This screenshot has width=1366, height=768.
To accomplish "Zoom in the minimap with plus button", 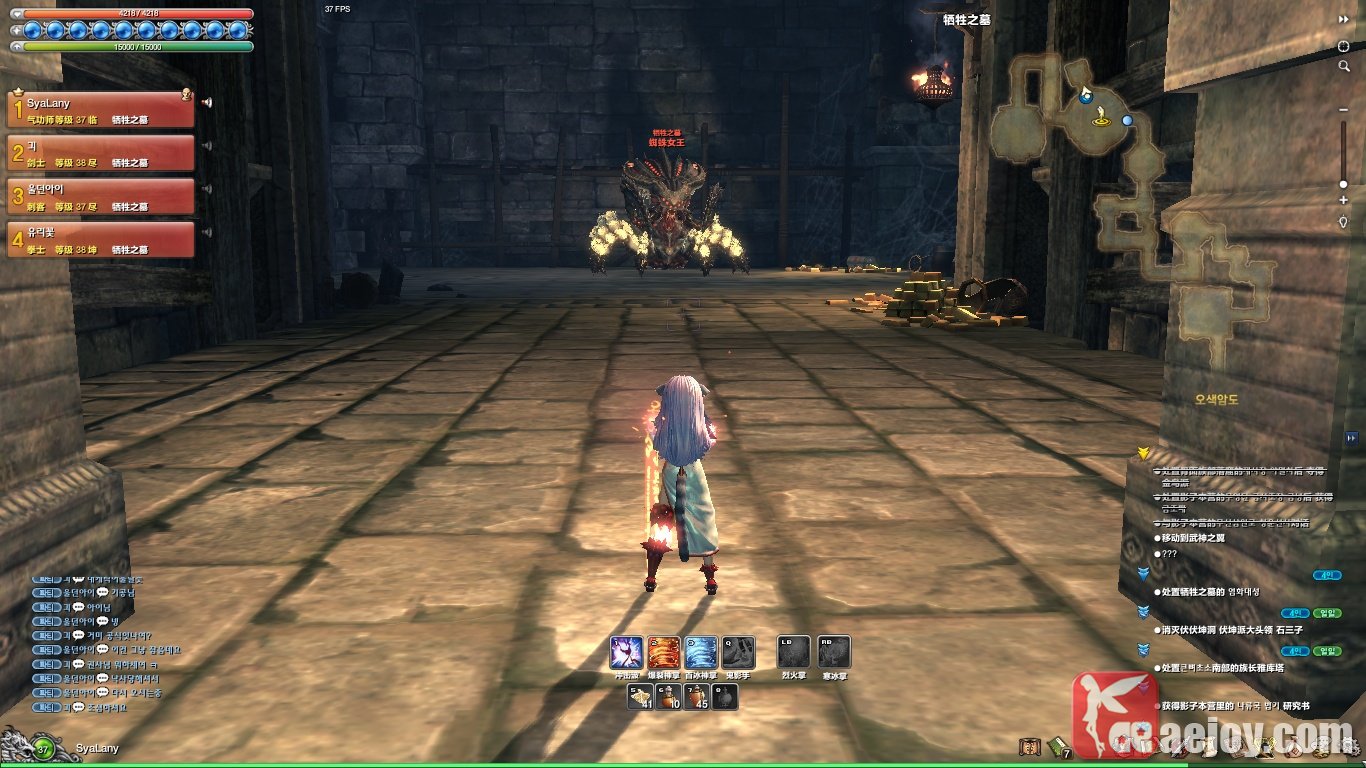I will pos(1343,201).
